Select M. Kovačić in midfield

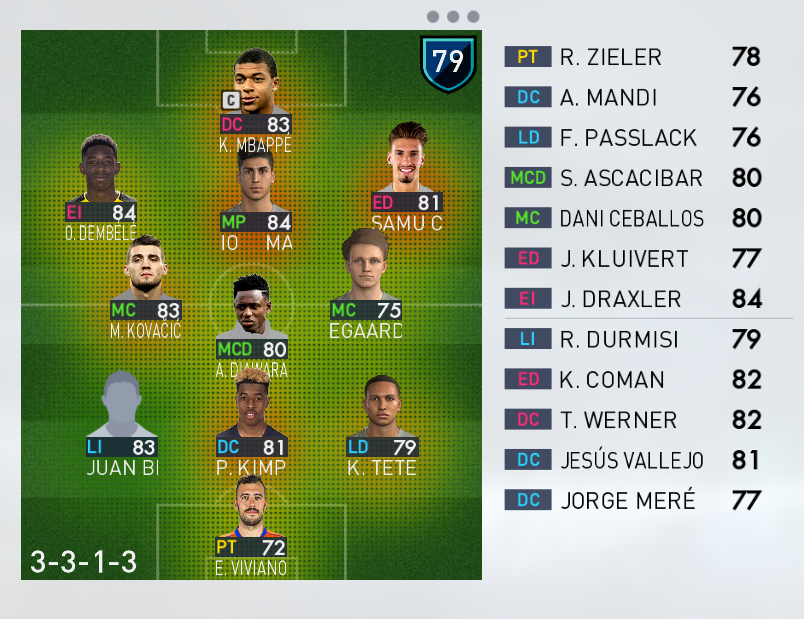tap(146, 287)
